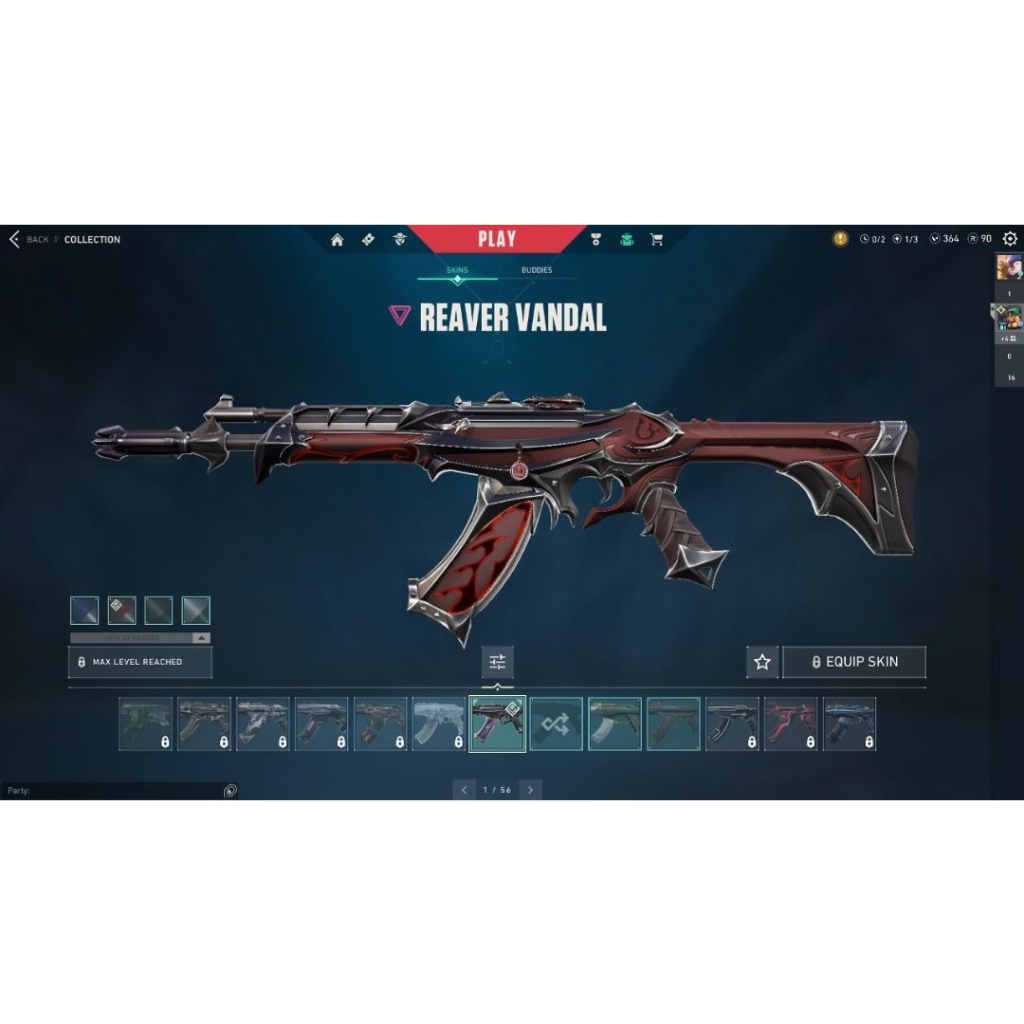Pick the red locked Vandal skin thumbnail
Image resolution: width=1024 pixels, height=1024 pixels.
coord(791,724)
